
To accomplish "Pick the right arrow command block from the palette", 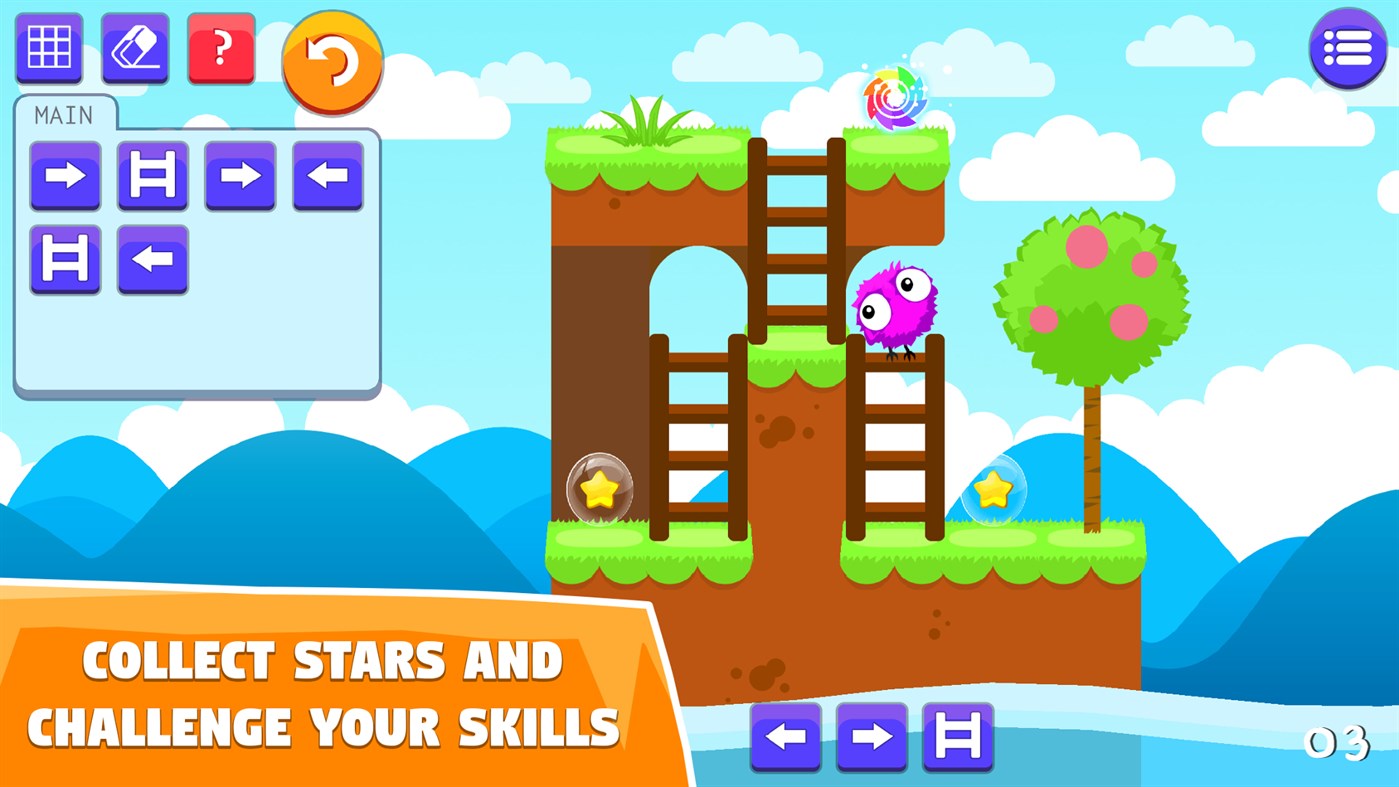I will point(872,737).
